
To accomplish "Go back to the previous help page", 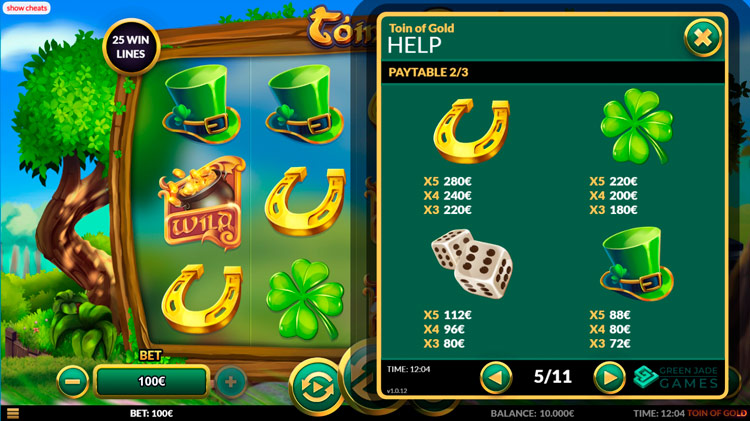I will click(497, 377).
